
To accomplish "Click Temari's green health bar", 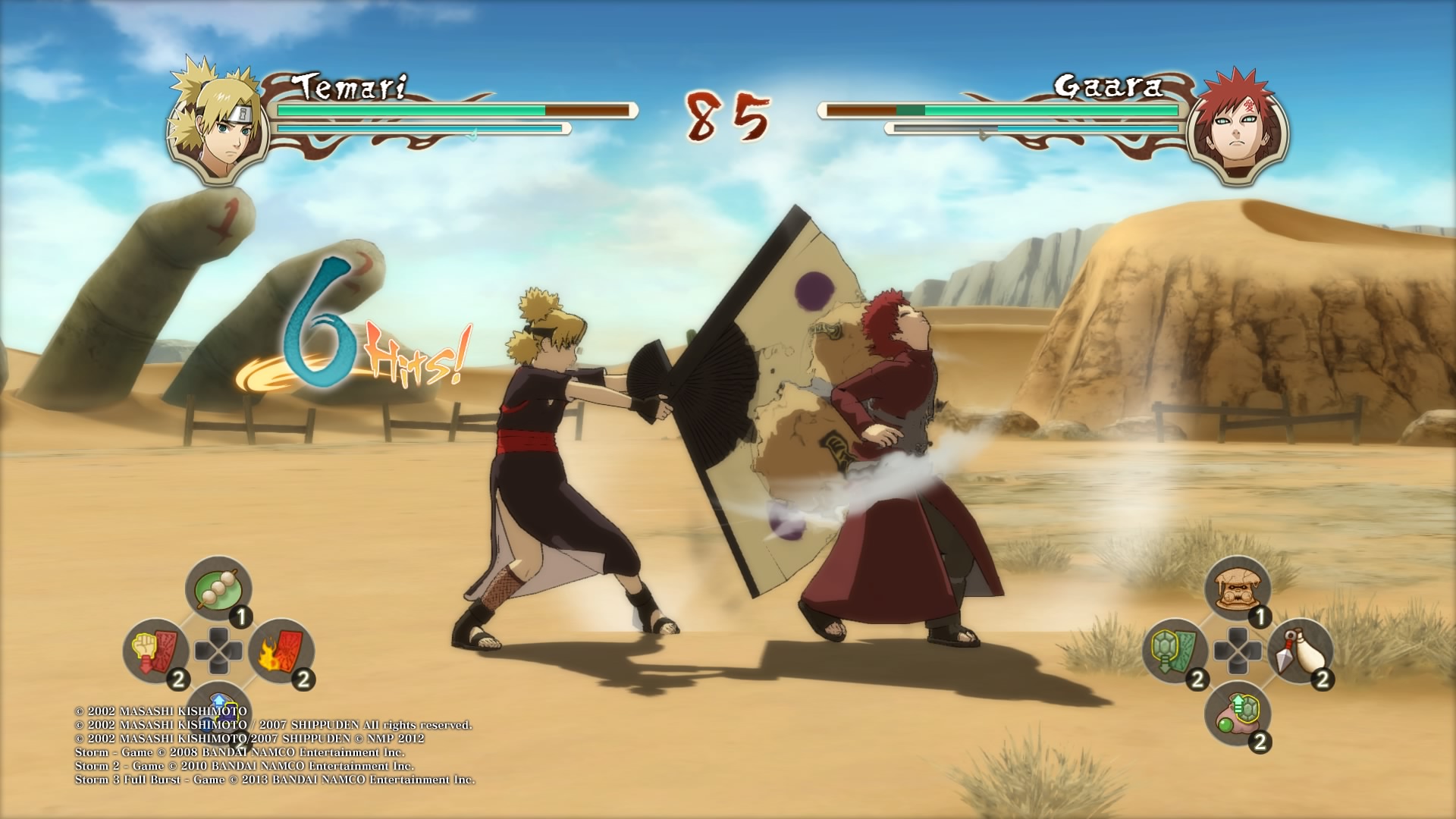I will (409, 111).
